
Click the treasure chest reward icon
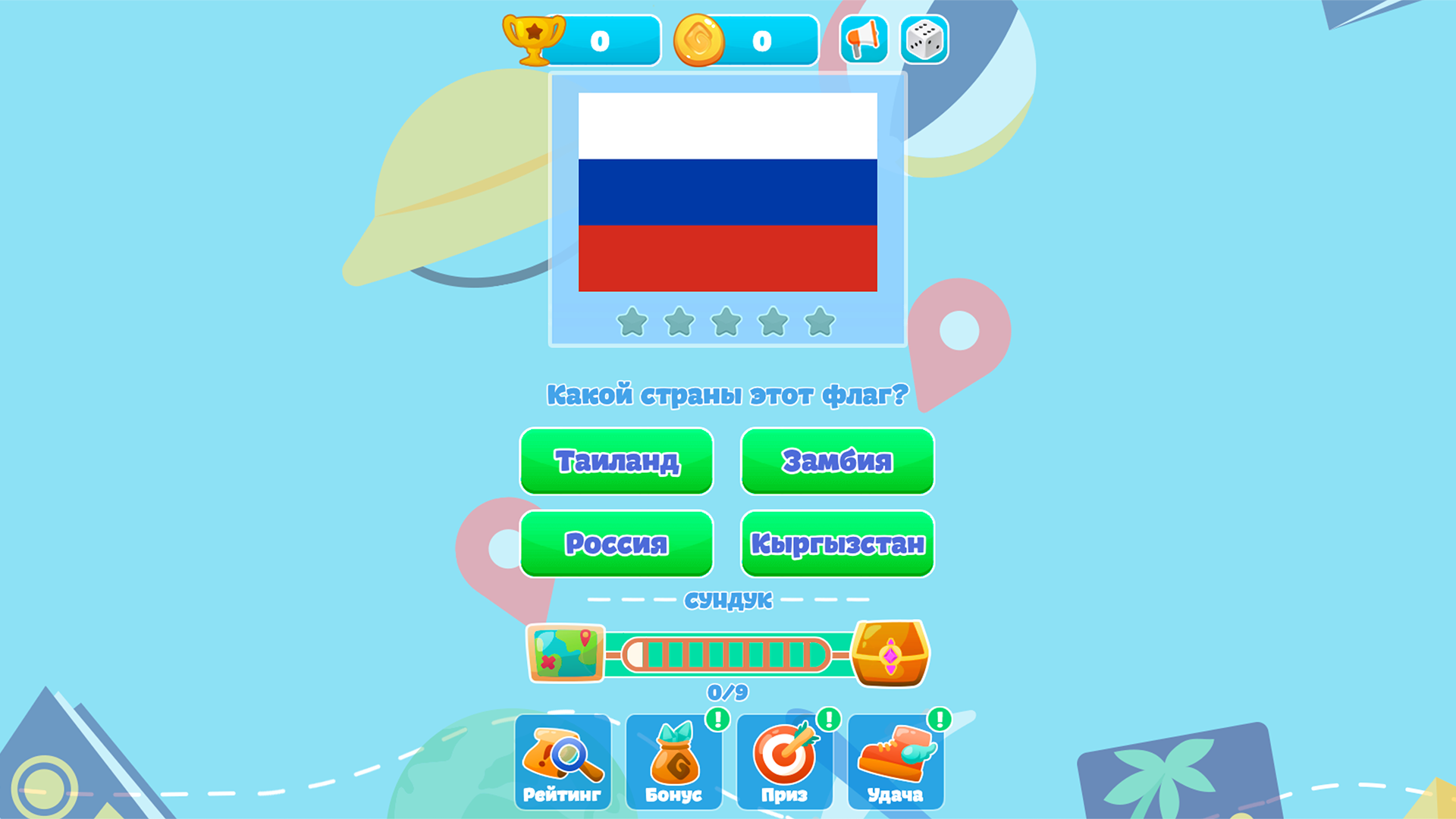point(892,654)
